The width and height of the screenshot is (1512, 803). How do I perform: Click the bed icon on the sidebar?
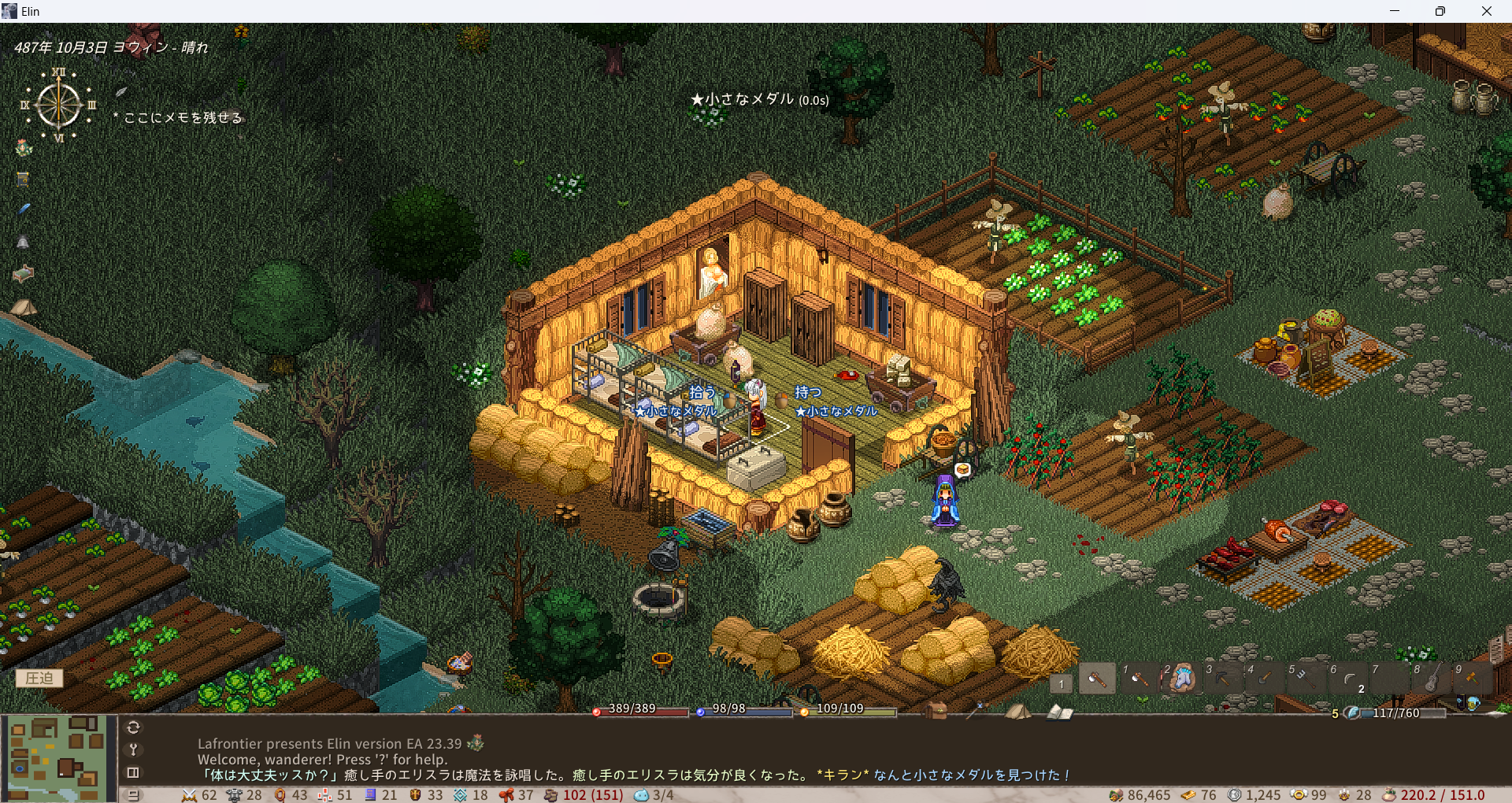(x=23, y=274)
